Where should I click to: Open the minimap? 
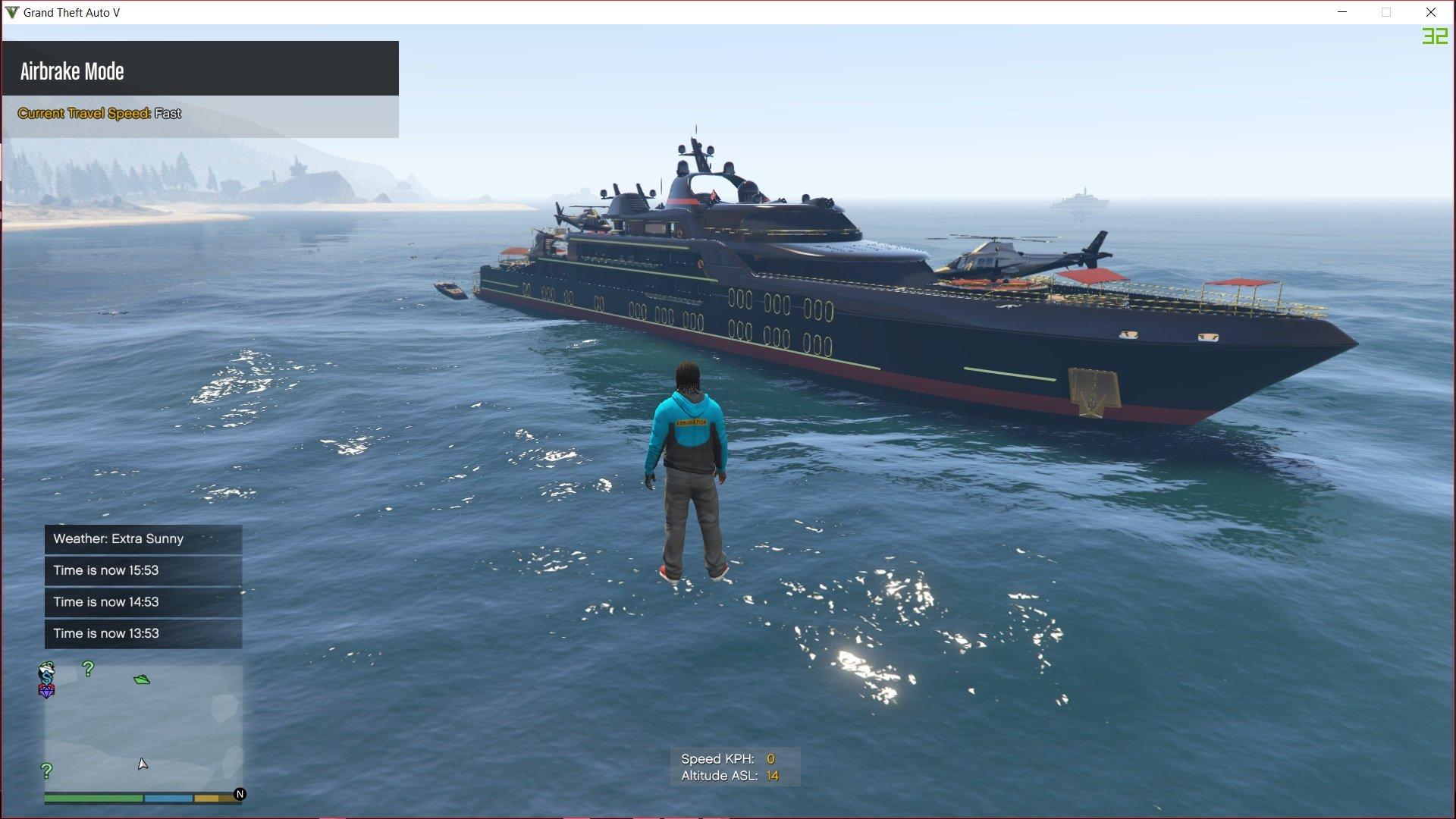pos(143,728)
